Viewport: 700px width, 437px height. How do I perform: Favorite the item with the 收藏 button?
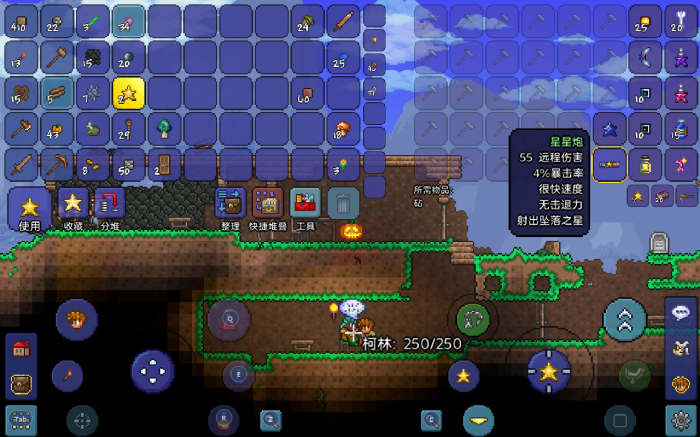(73, 204)
